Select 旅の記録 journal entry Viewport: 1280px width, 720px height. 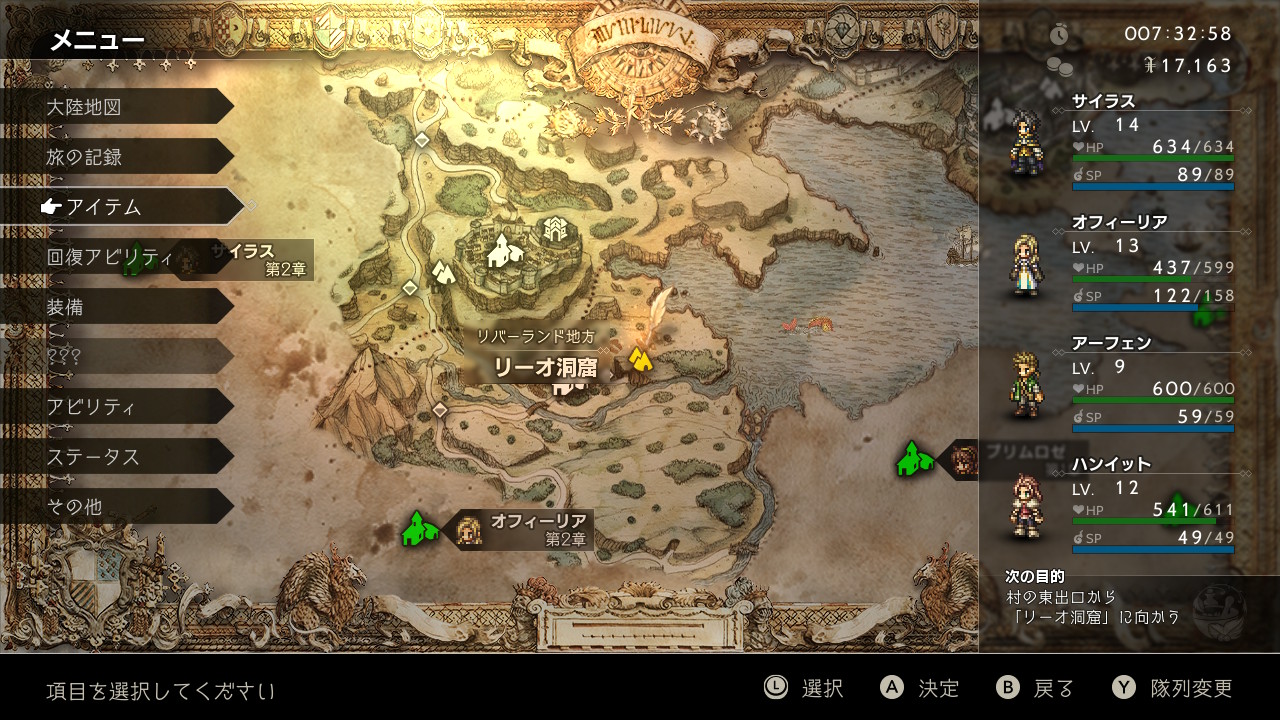pos(115,157)
